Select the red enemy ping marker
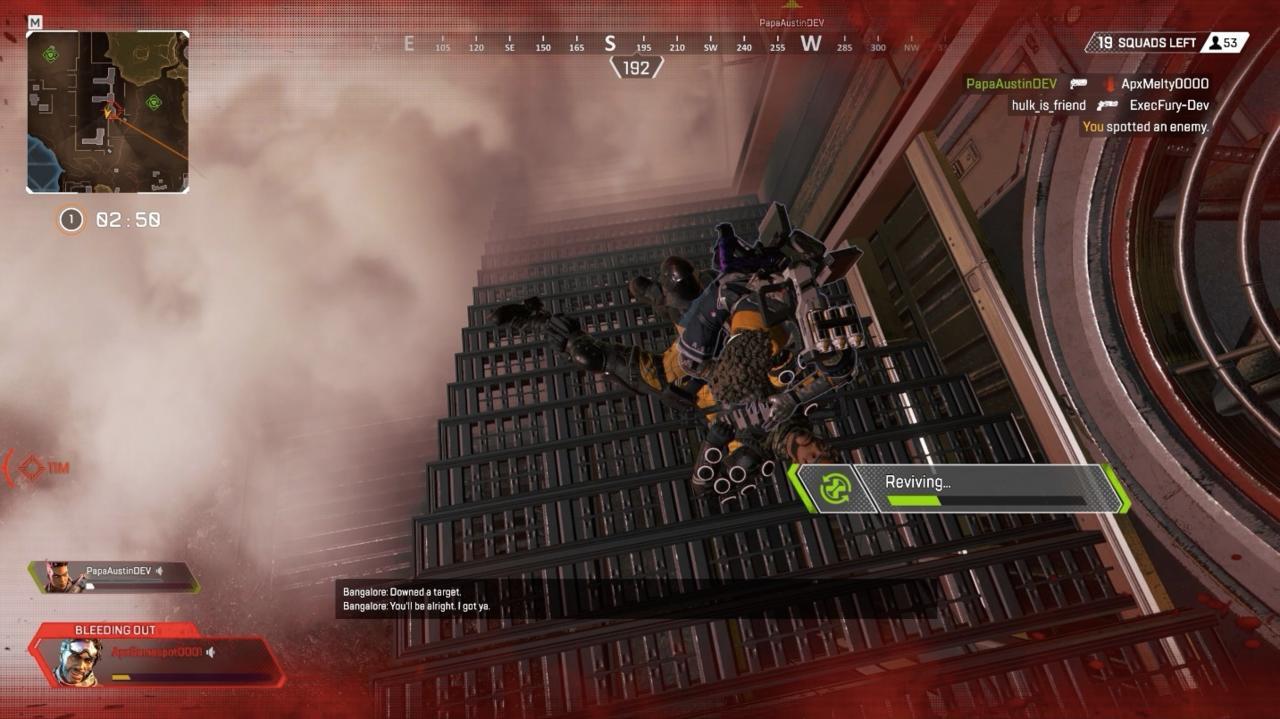The width and height of the screenshot is (1280, 719). 33,467
